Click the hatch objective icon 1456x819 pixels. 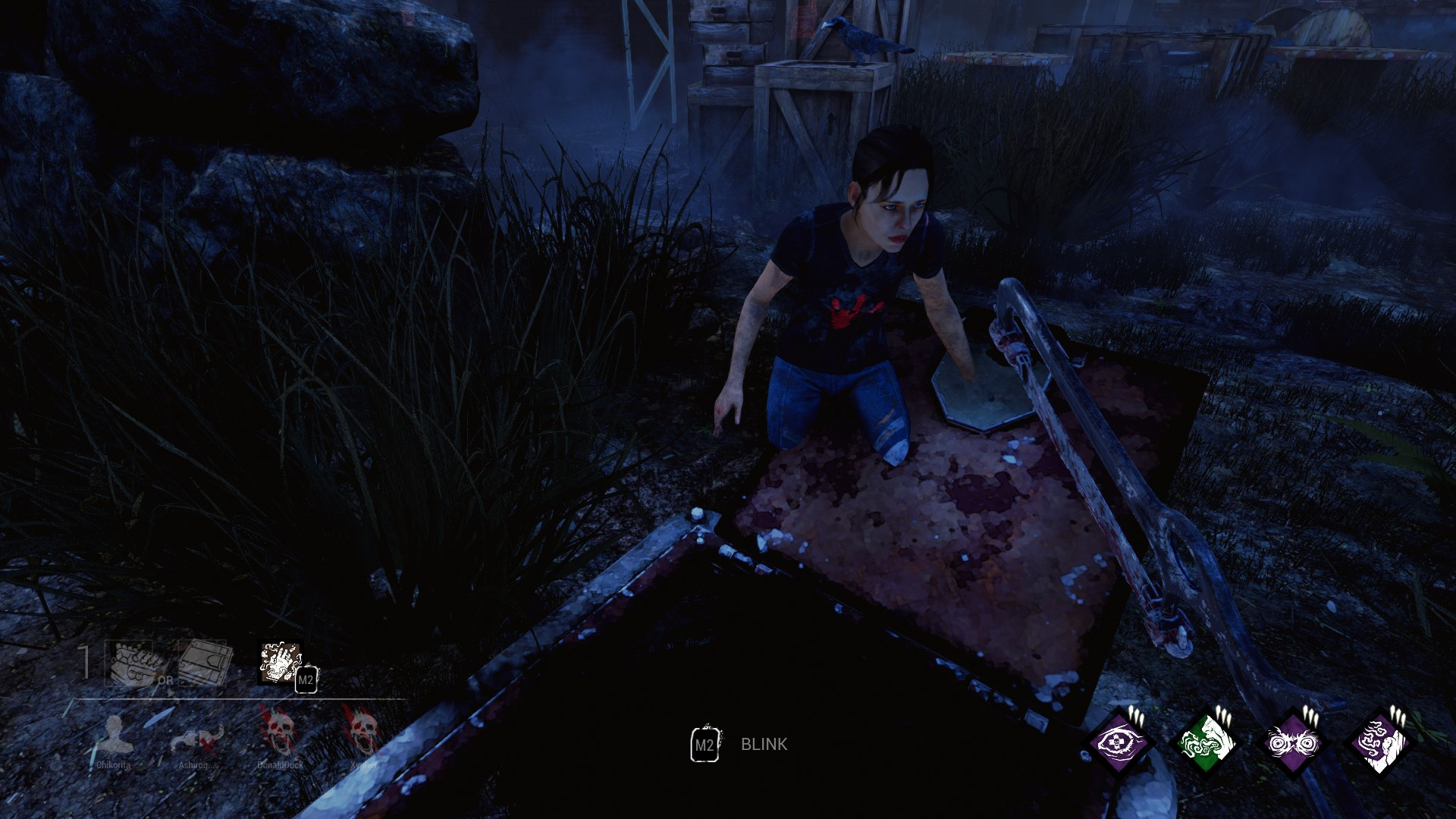[x=203, y=663]
